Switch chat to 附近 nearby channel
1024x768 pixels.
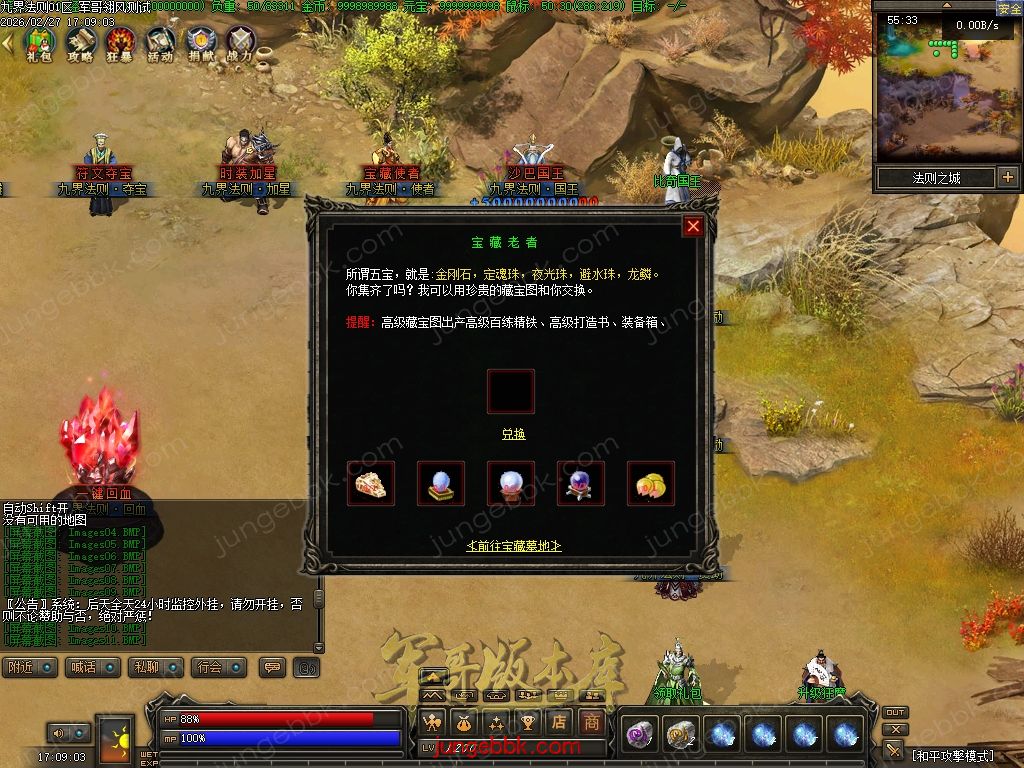click(29, 667)
